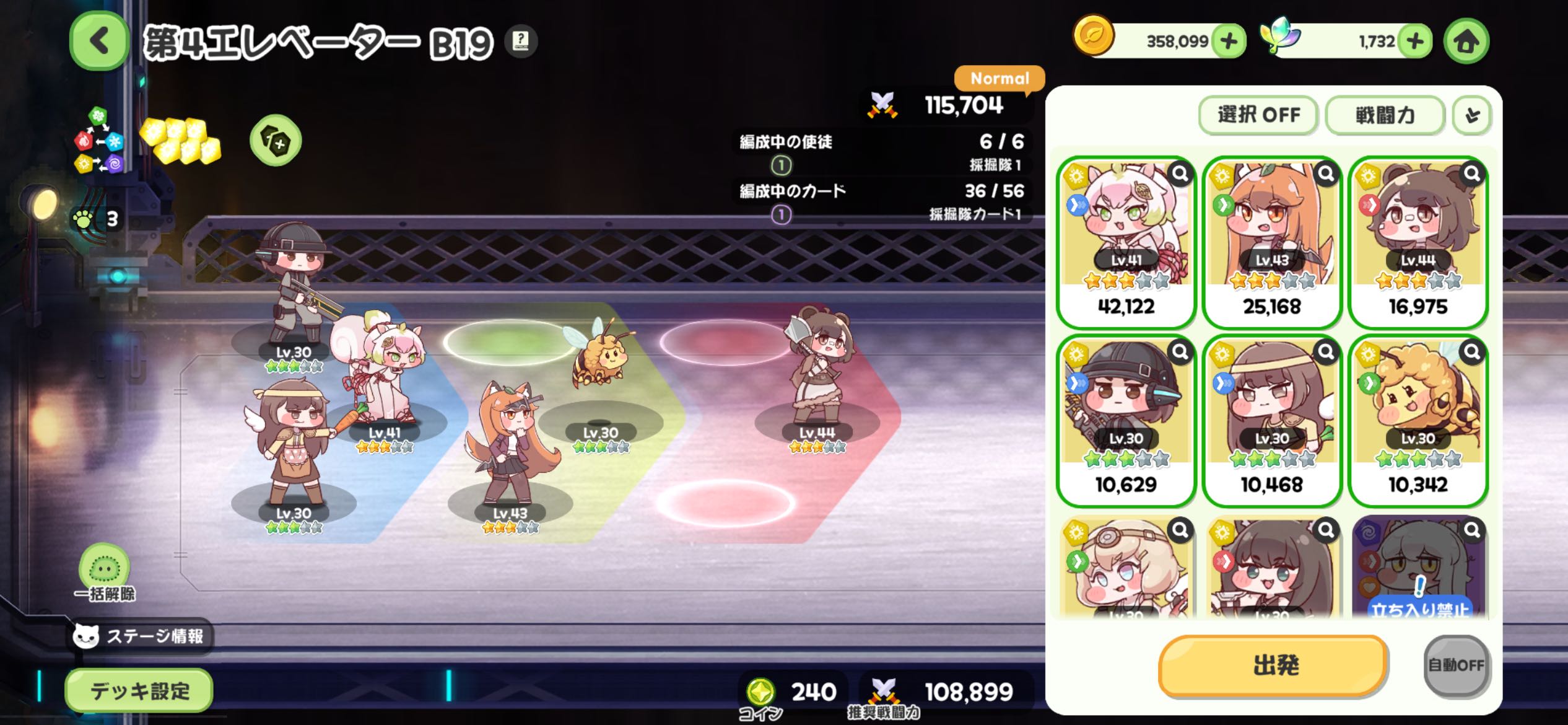Open the 戦闘力 sort option
Viewport: 1568px width, 725px height.
tap(1385, 115)
